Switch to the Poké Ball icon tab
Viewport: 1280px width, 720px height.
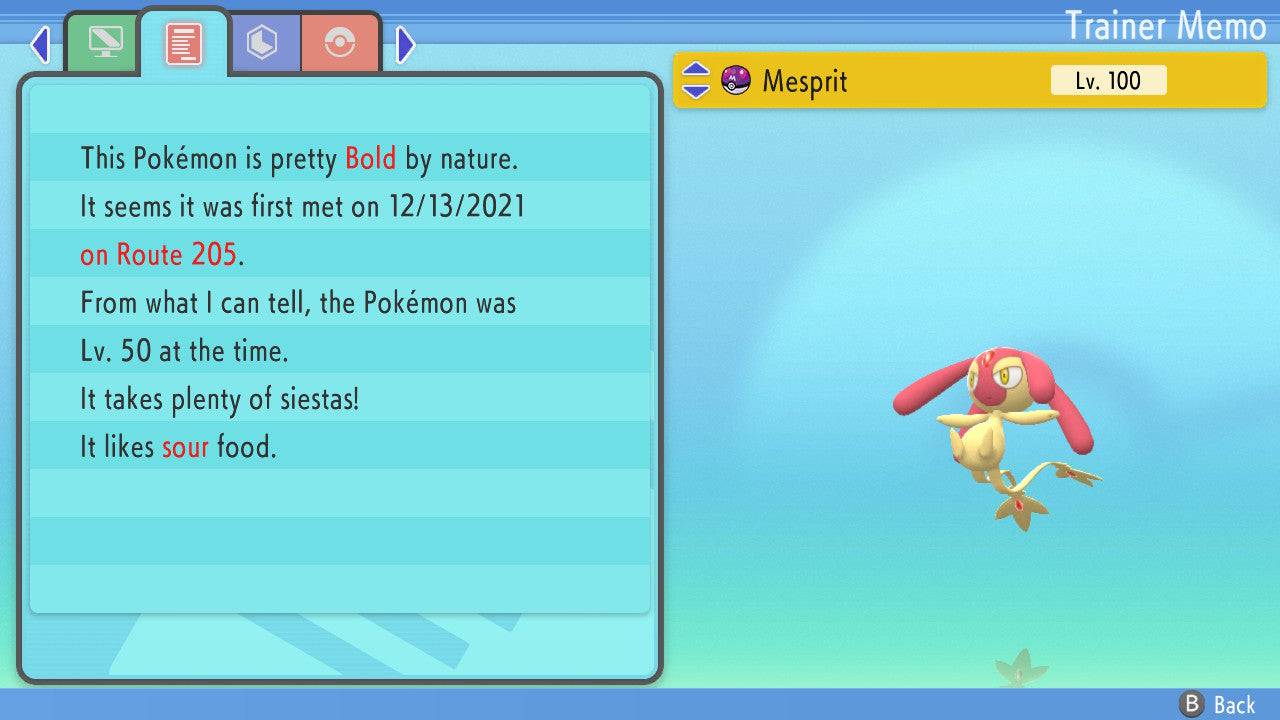tap(341, 43)
